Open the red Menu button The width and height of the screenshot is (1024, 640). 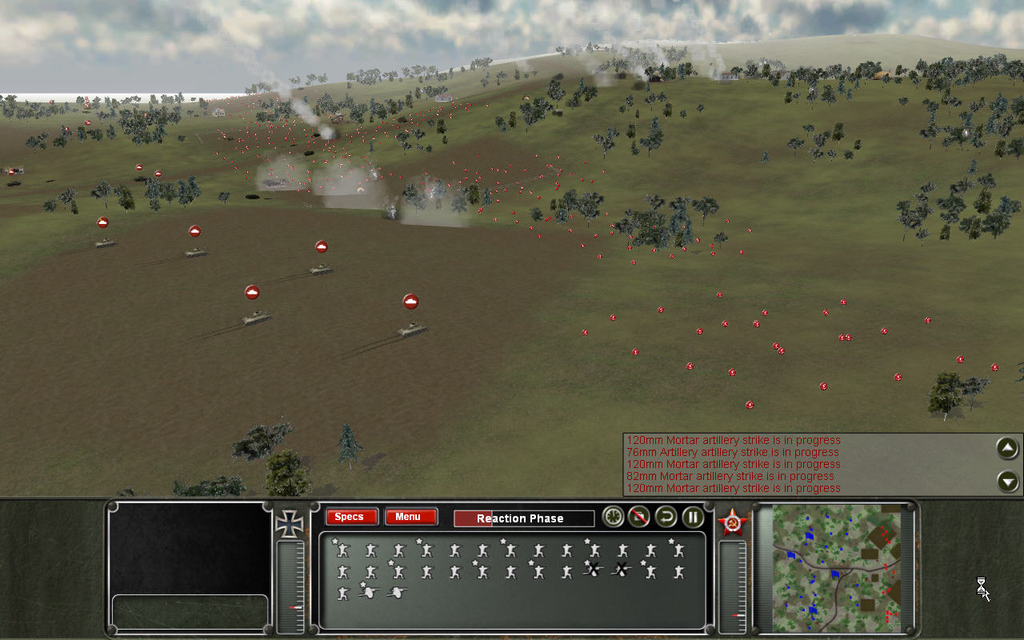pyautogui.click(x=410, y=517)
